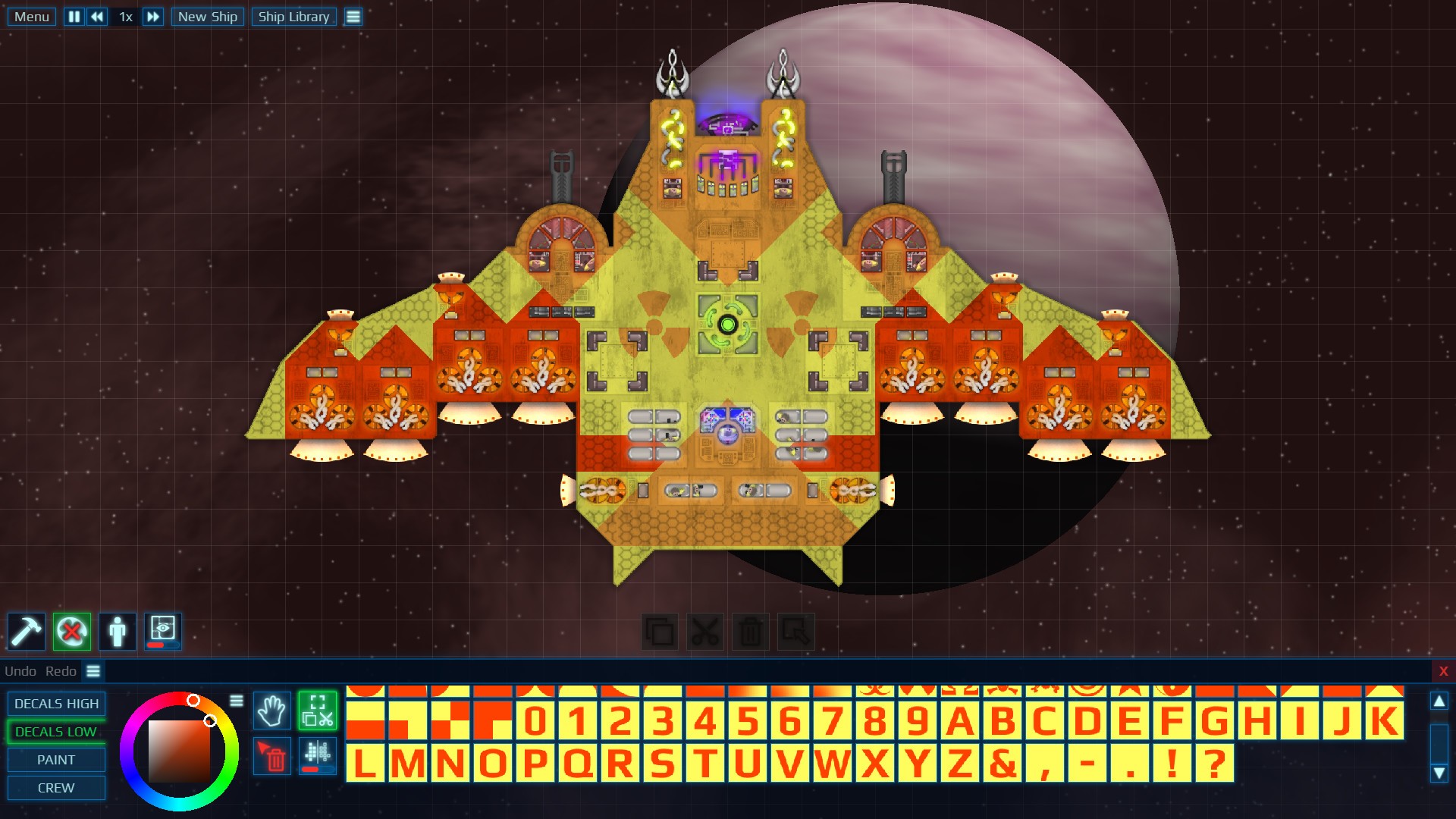Select the decal delete trash tool
The image size is (1456, 819).
tap(271, 756)
